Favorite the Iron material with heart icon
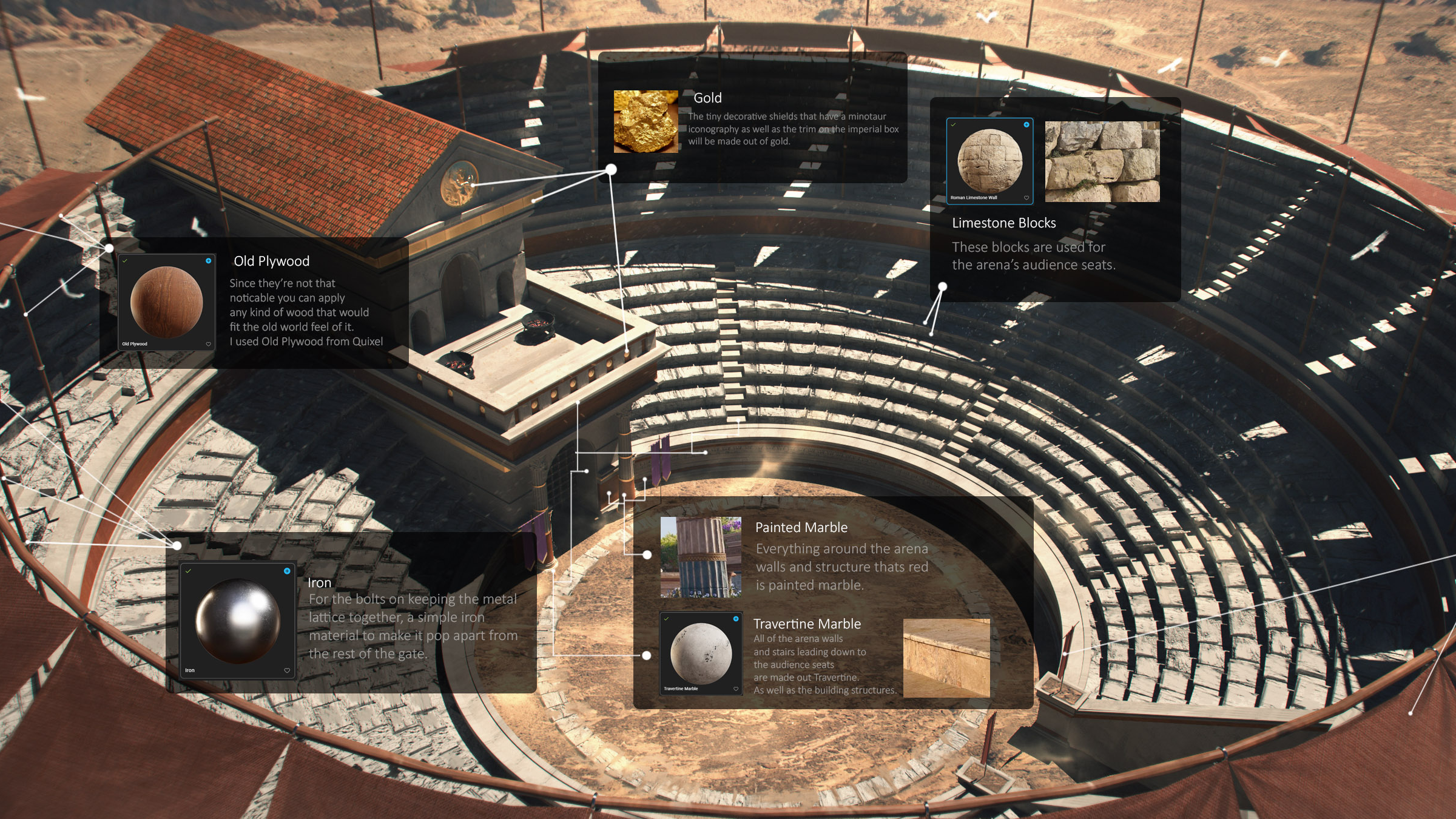 287,670
